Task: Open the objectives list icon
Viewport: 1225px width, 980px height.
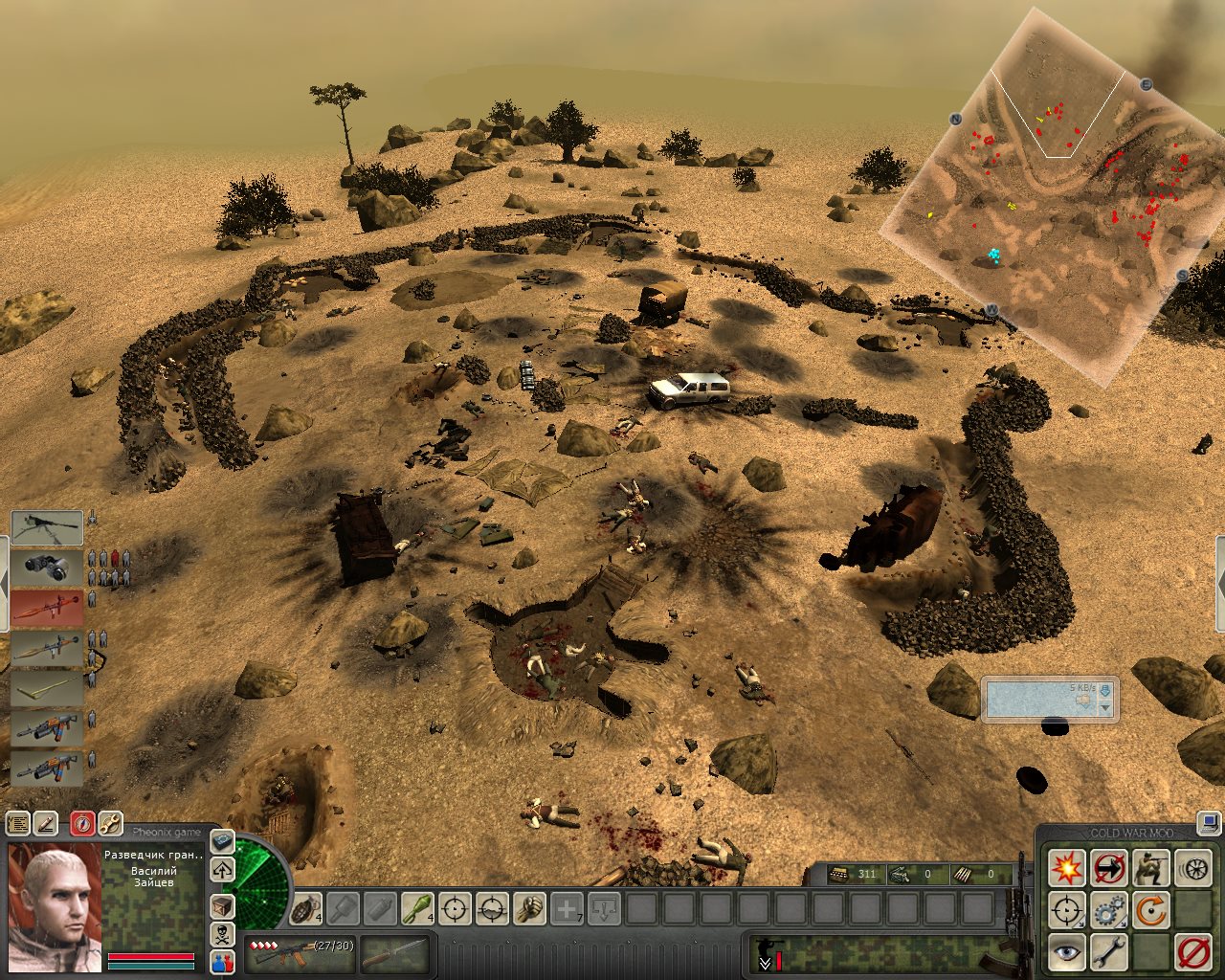Action: pyautogui.click(x=17, y=823)
